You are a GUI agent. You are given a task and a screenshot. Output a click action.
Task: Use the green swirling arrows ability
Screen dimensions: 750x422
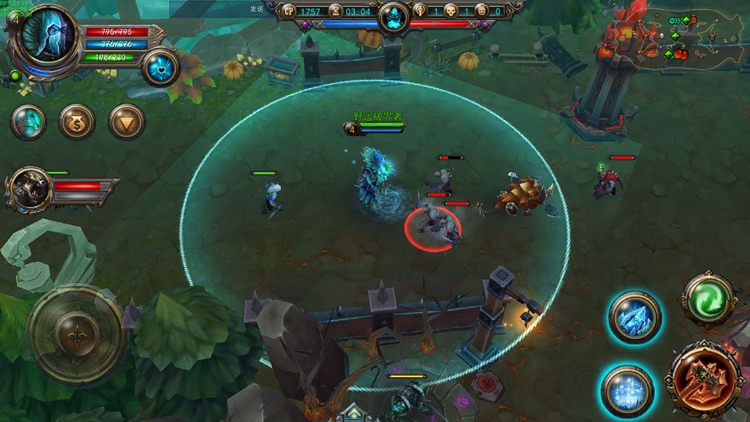709,297
